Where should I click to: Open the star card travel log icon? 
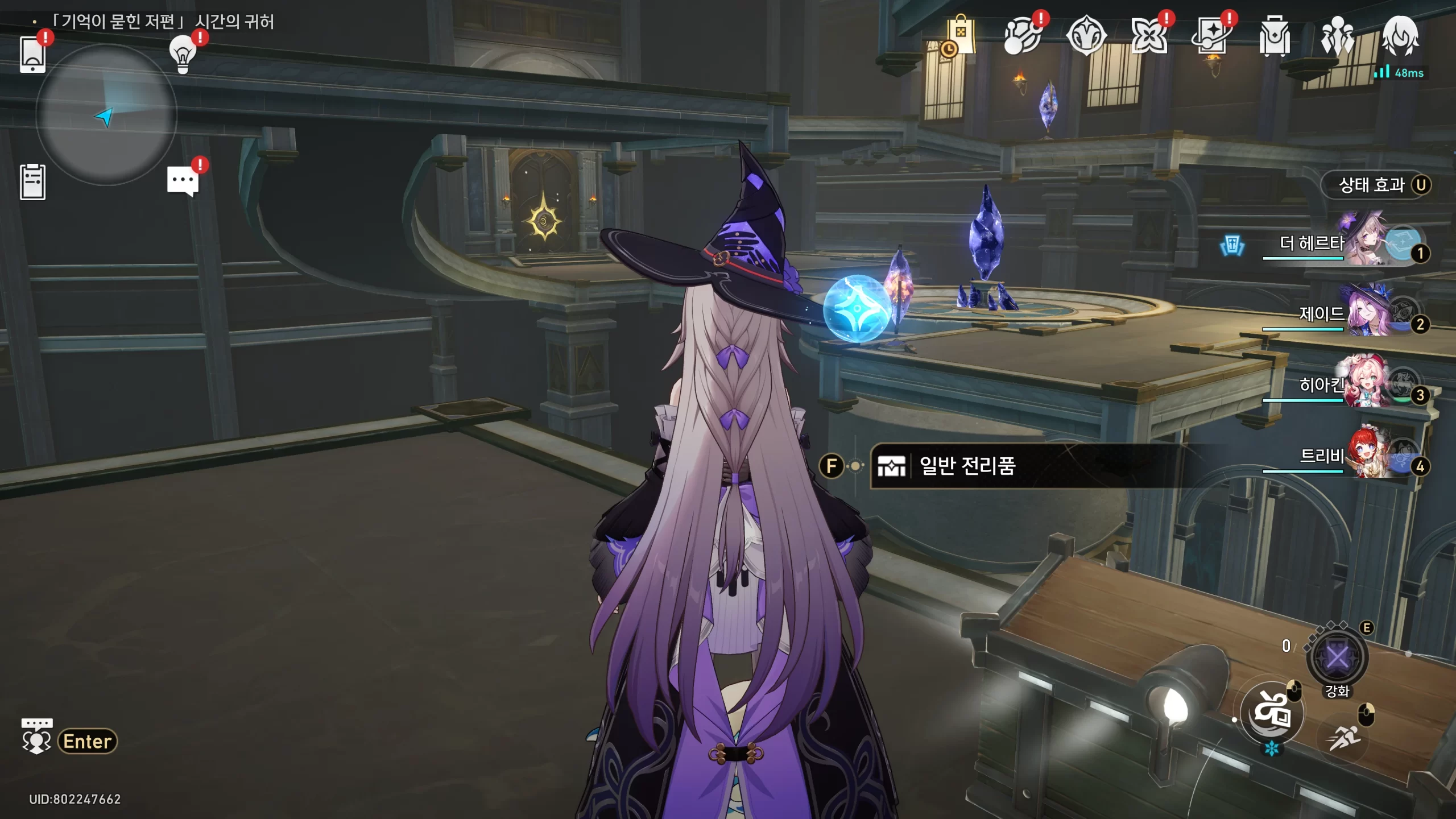(x=1211, y=36)
